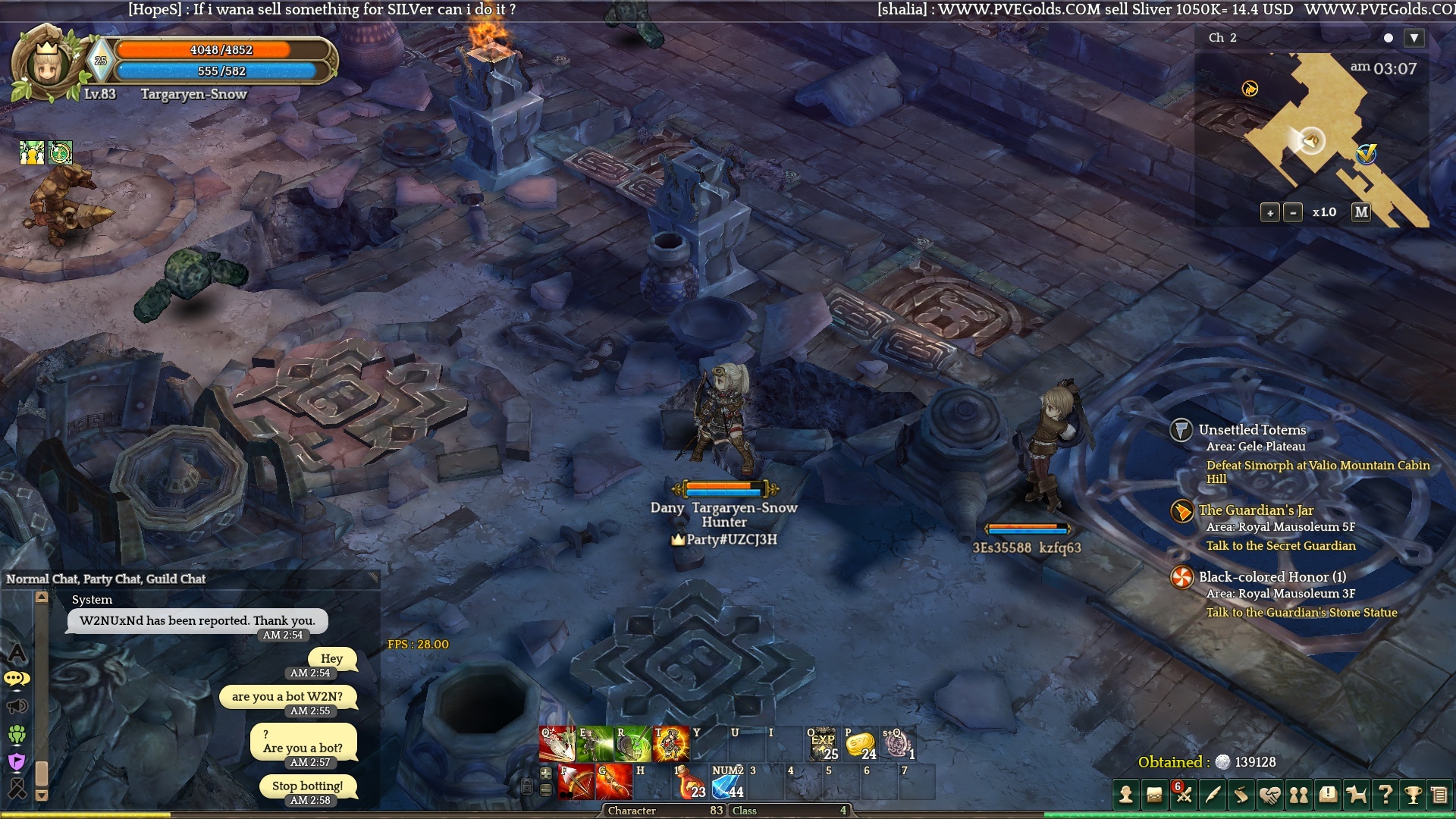This screenshot has height=819, width=1456.
Task: Zoom in the minimap with plus button
Action: click(1270, 213)
